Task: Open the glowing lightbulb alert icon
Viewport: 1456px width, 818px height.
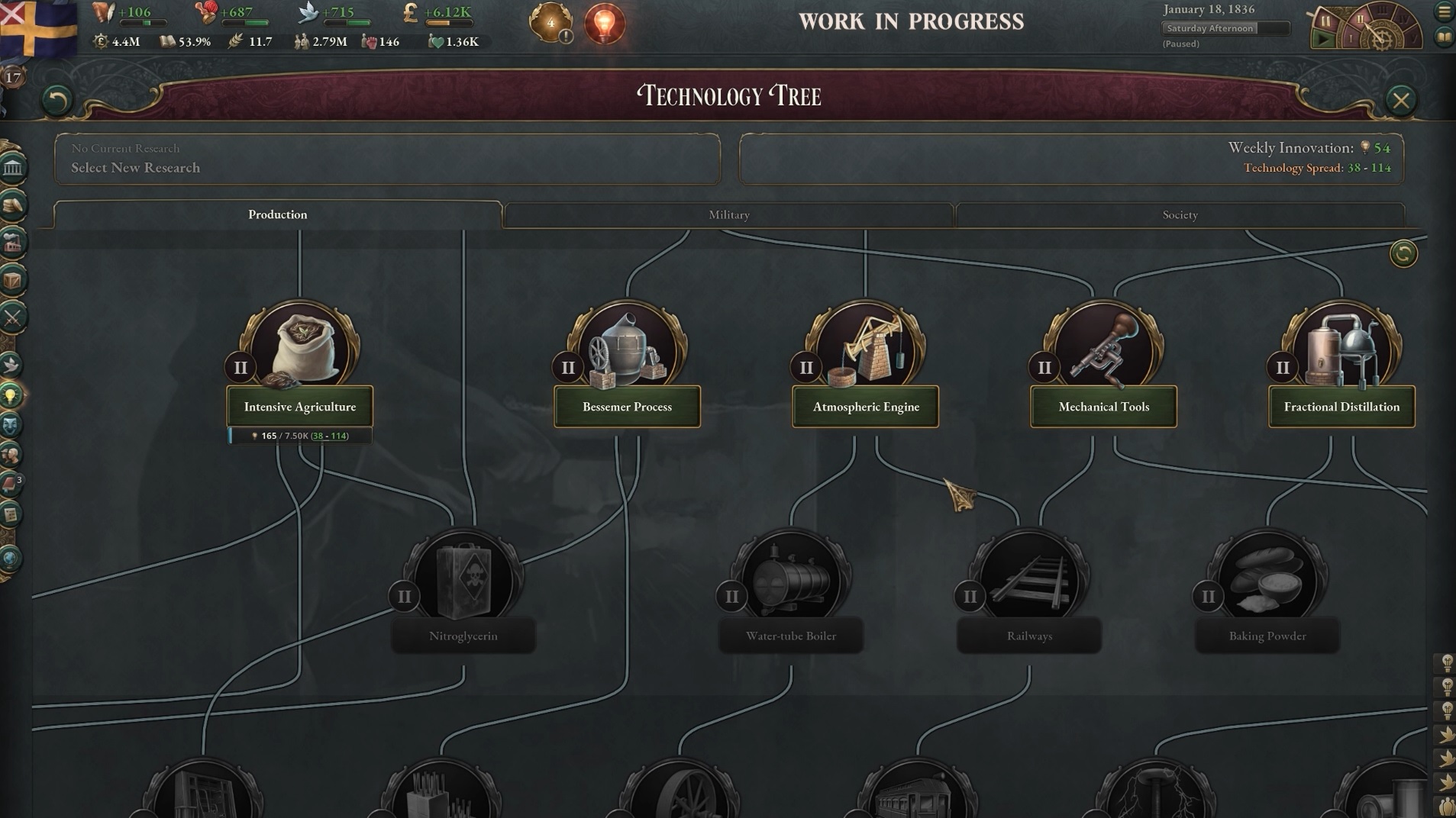Action: 604,23
